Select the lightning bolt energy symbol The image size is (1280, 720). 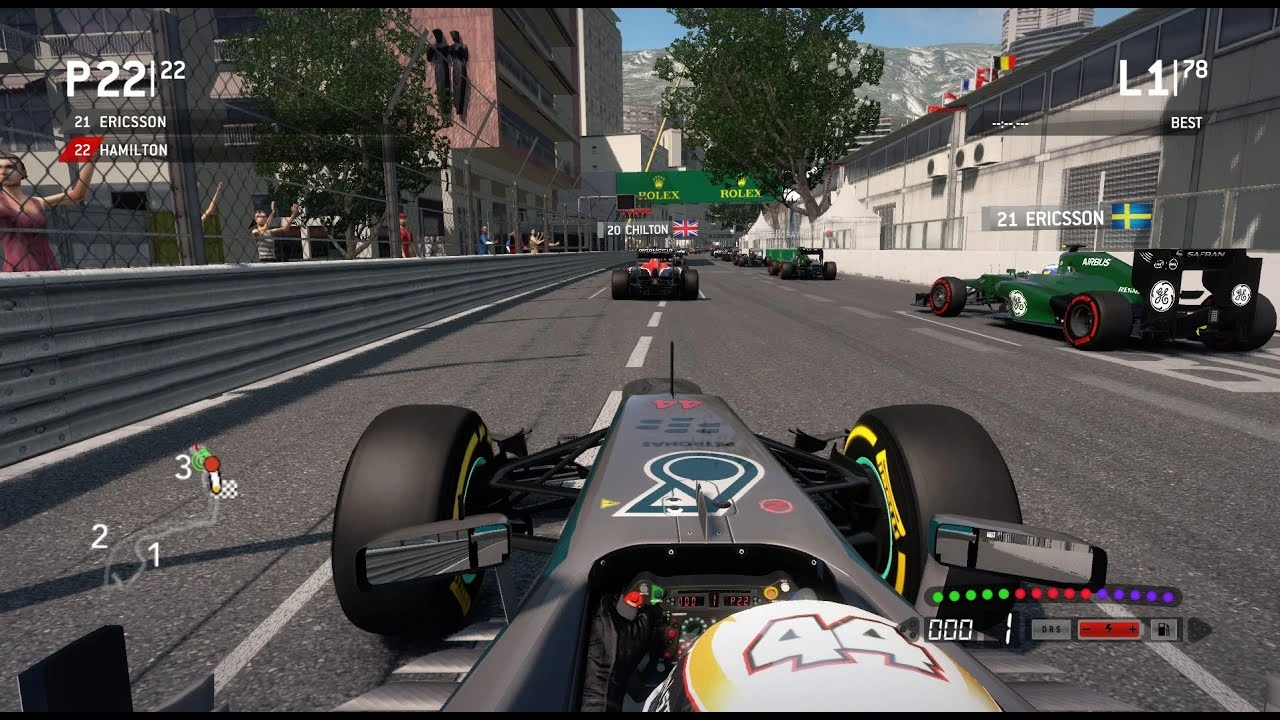1110,628
